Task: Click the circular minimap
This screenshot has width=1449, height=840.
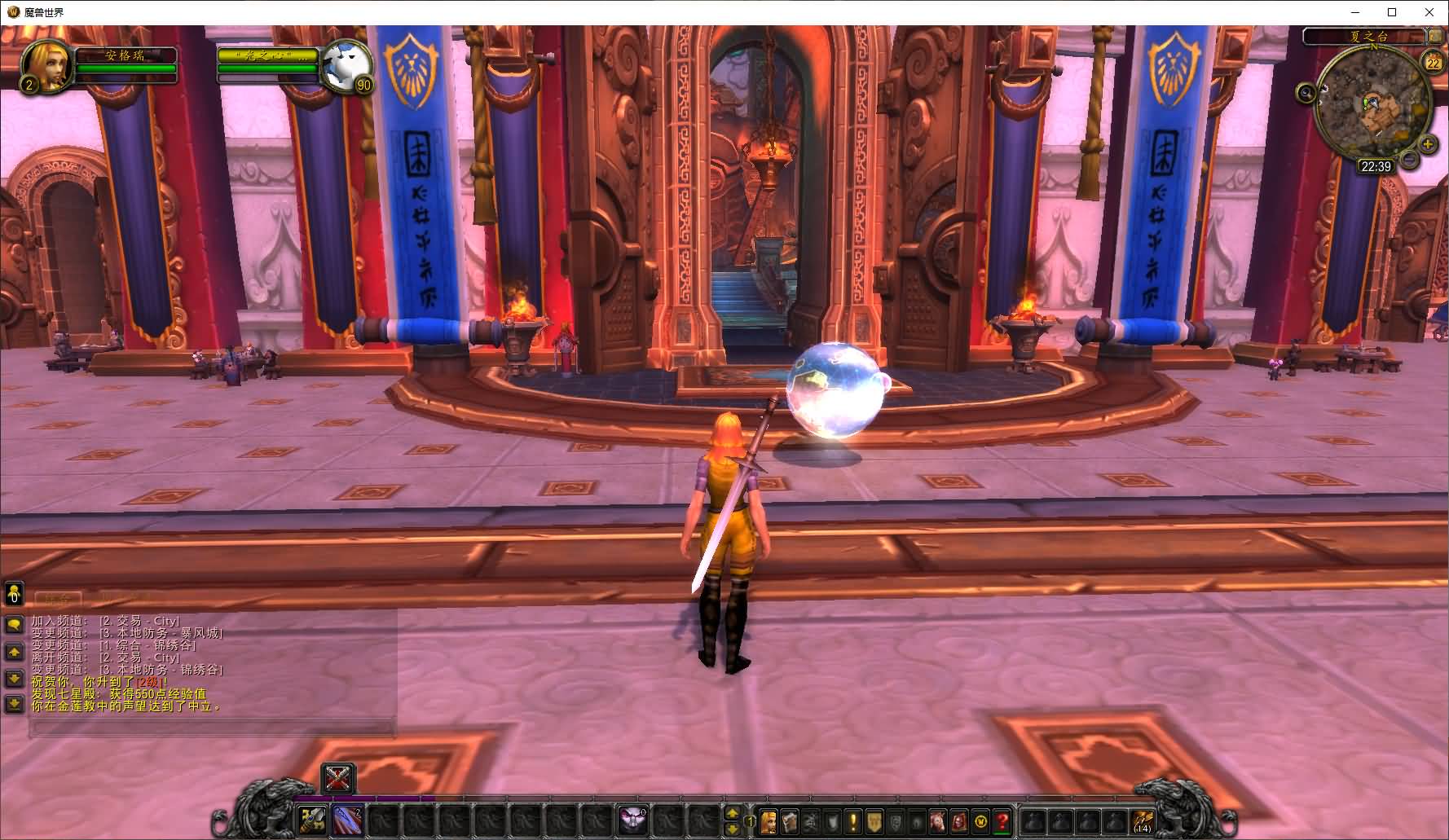Action: 1372,106
